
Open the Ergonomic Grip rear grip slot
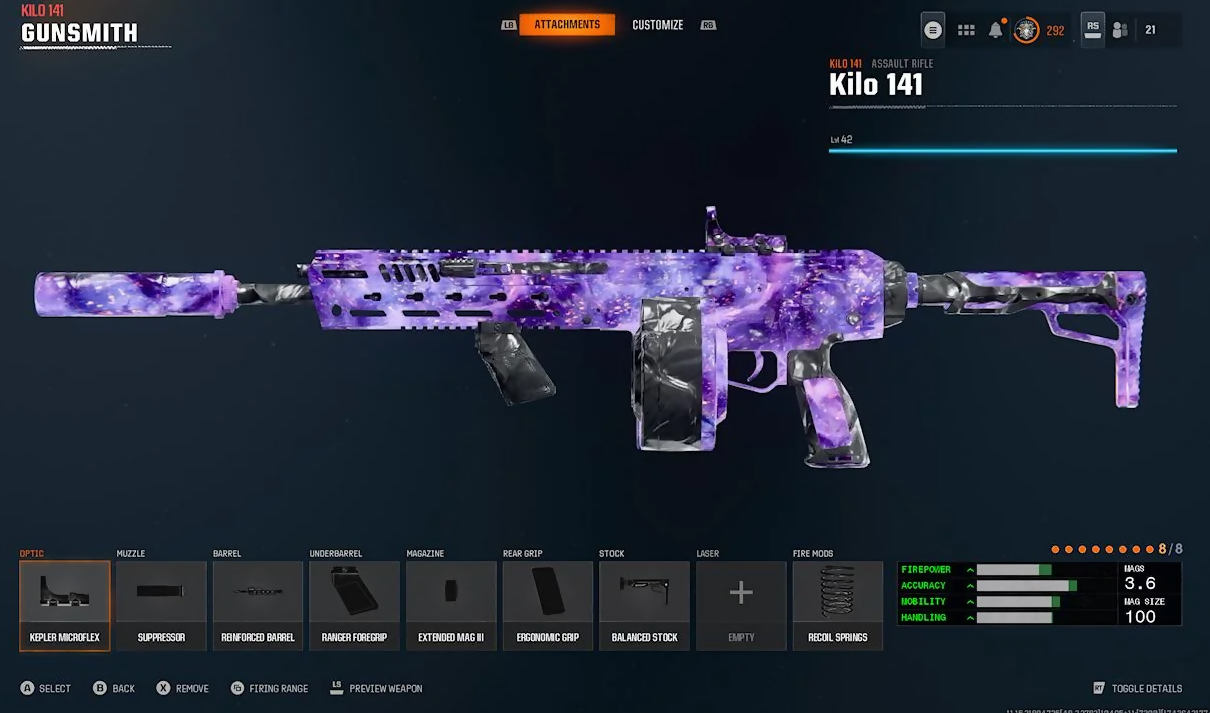pyautogui.click(x=548, y=605)
